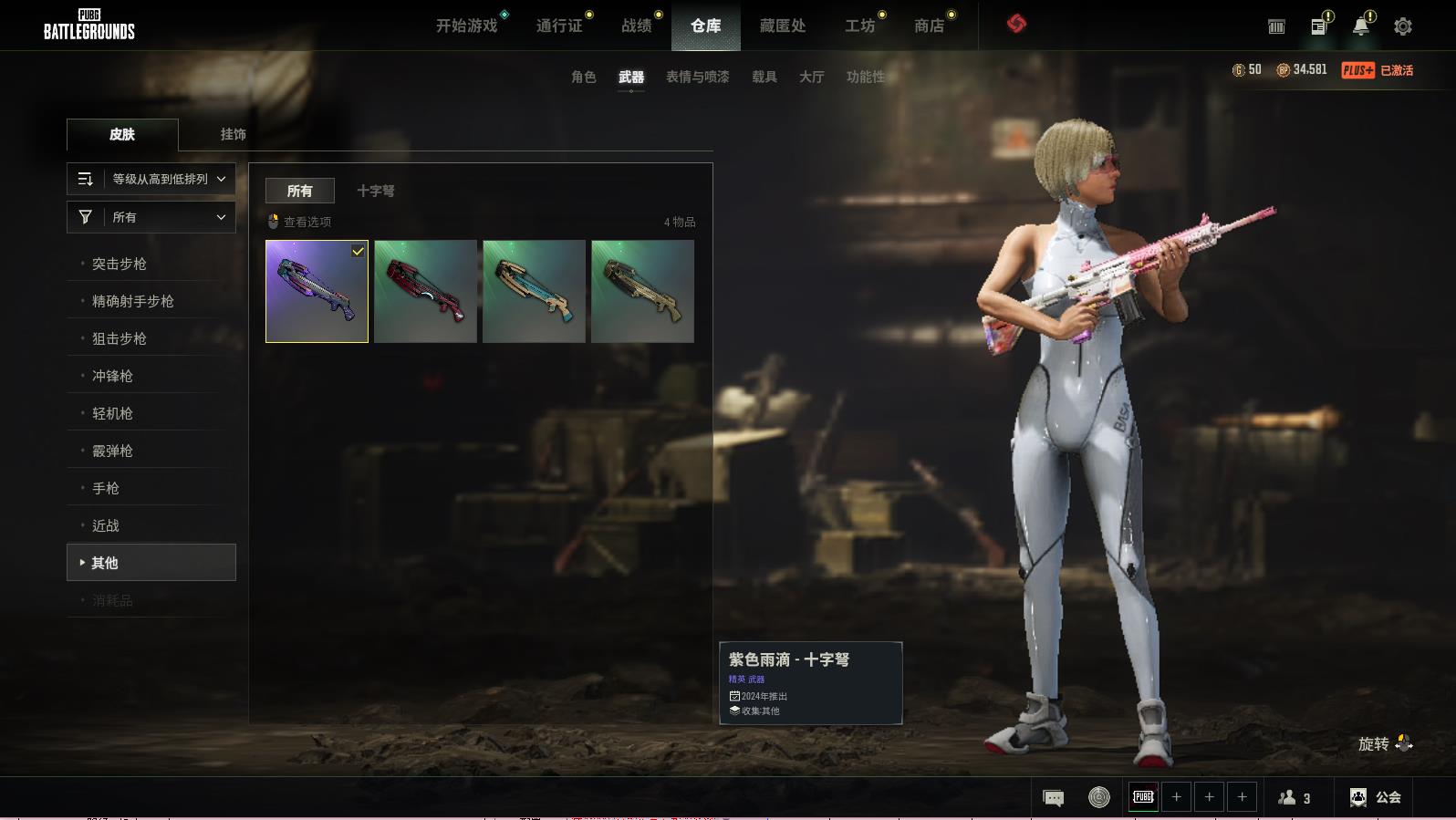Filter skins by 十字弩

pos(375,191)
